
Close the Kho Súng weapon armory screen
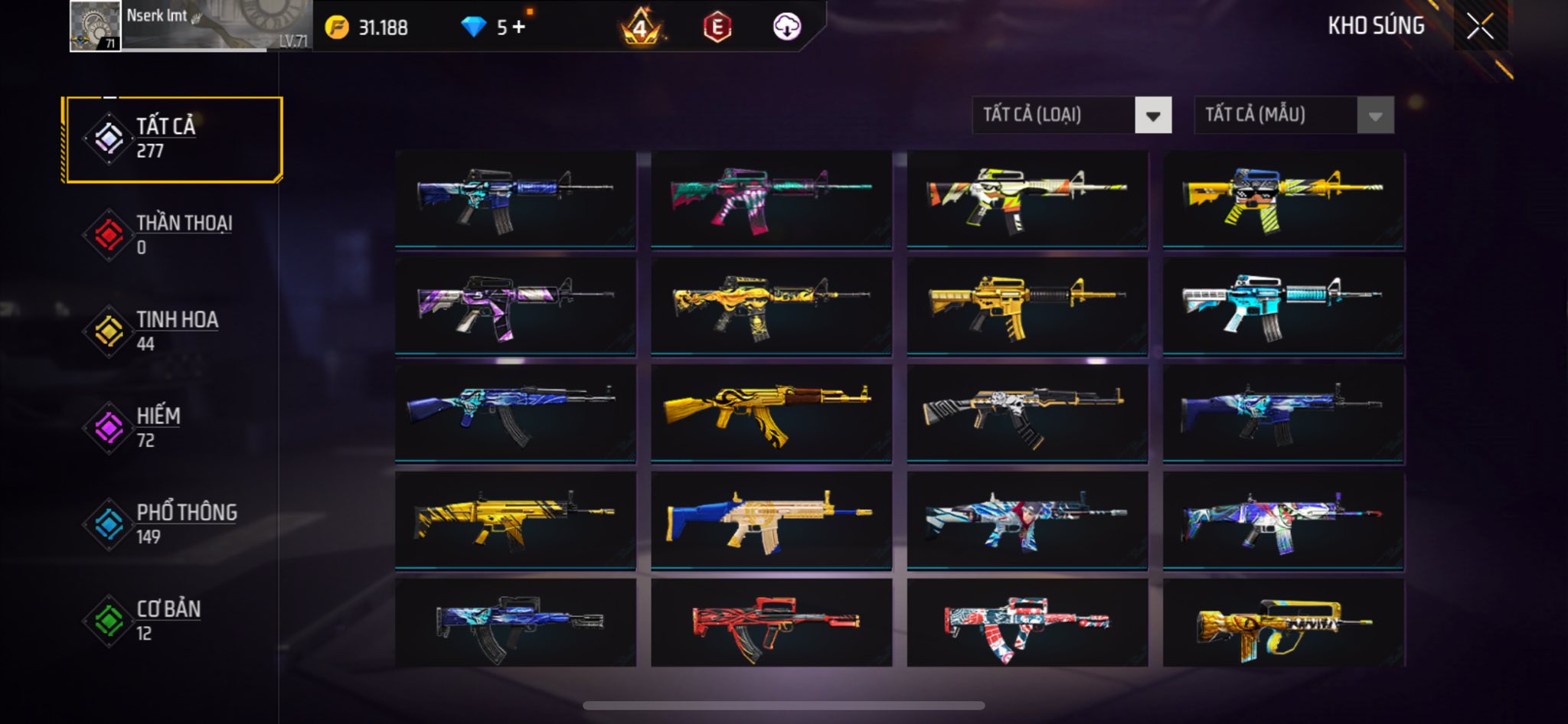[1480, 27]
